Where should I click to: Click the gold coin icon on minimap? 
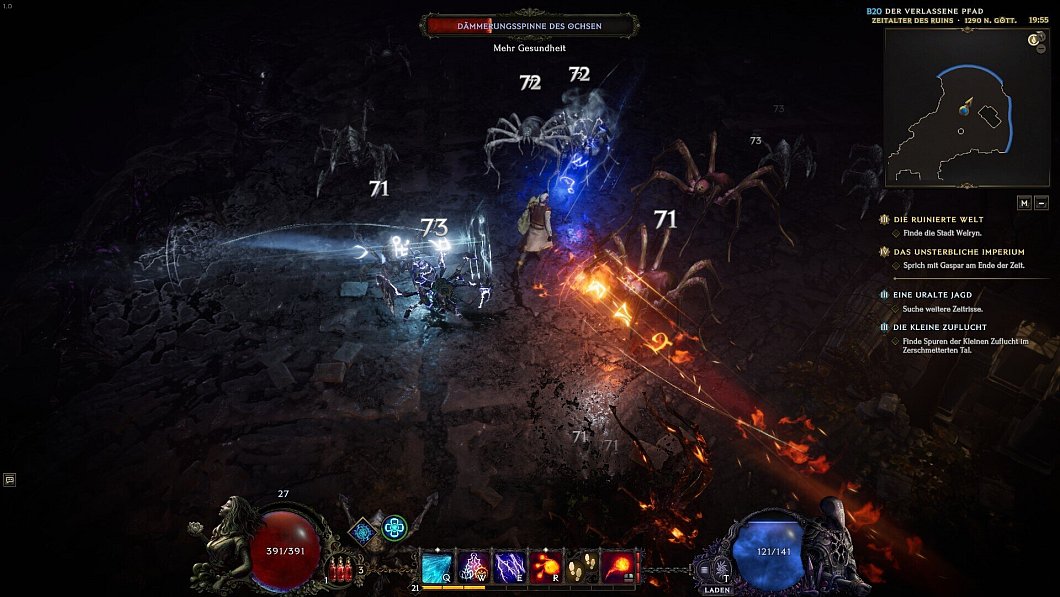1037,39
